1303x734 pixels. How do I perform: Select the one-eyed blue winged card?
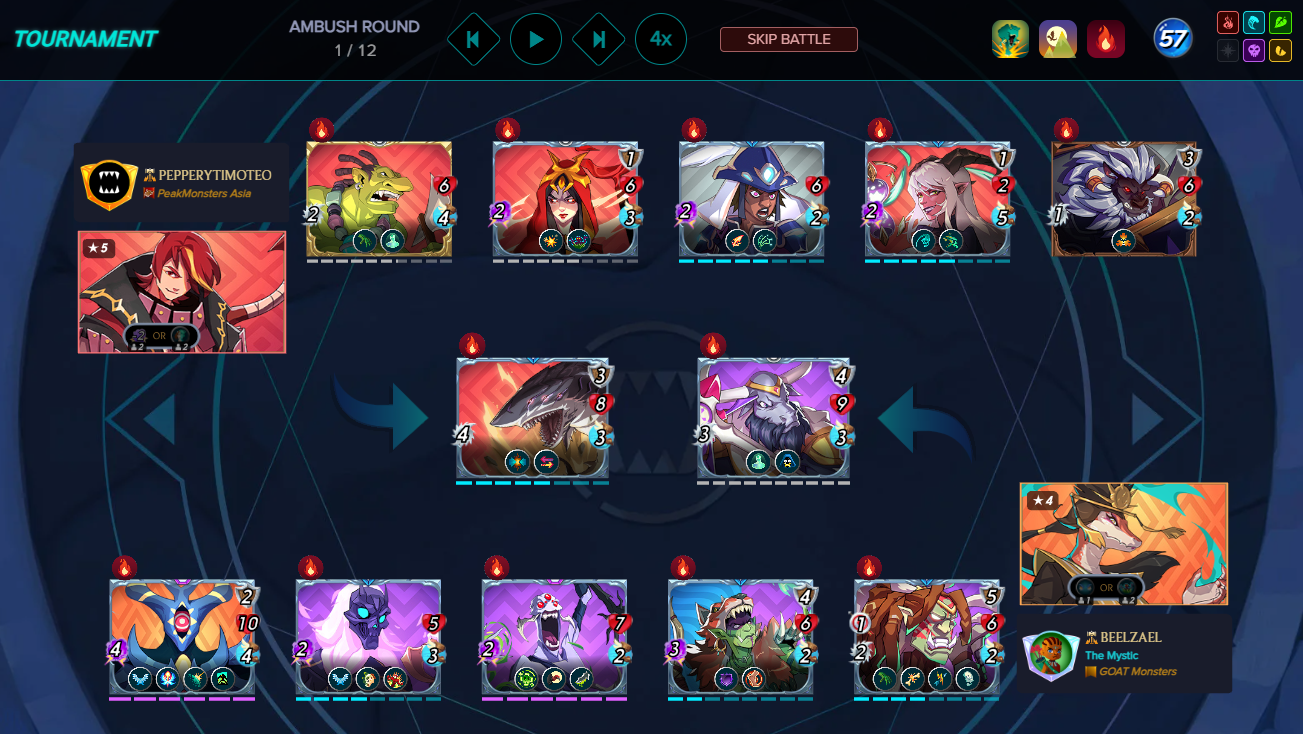click(x=182, y=636)
